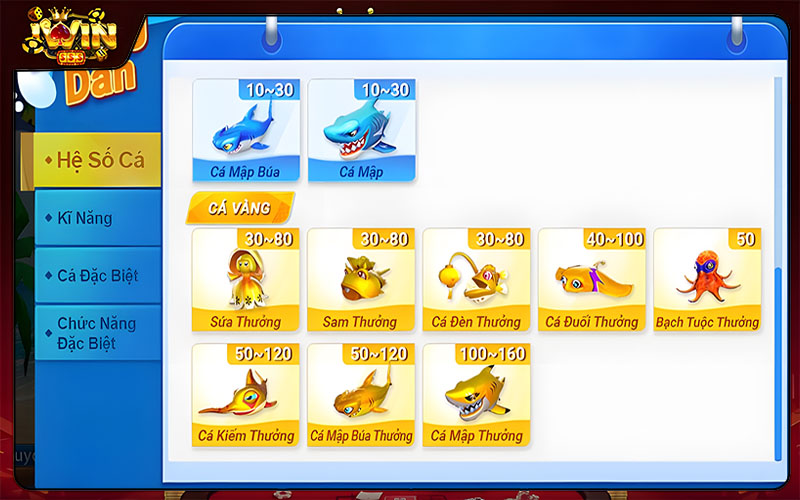Click the Cá Mập Búa Thưởng tile
The width and height of the screenshot is (800, 500).
361,395
